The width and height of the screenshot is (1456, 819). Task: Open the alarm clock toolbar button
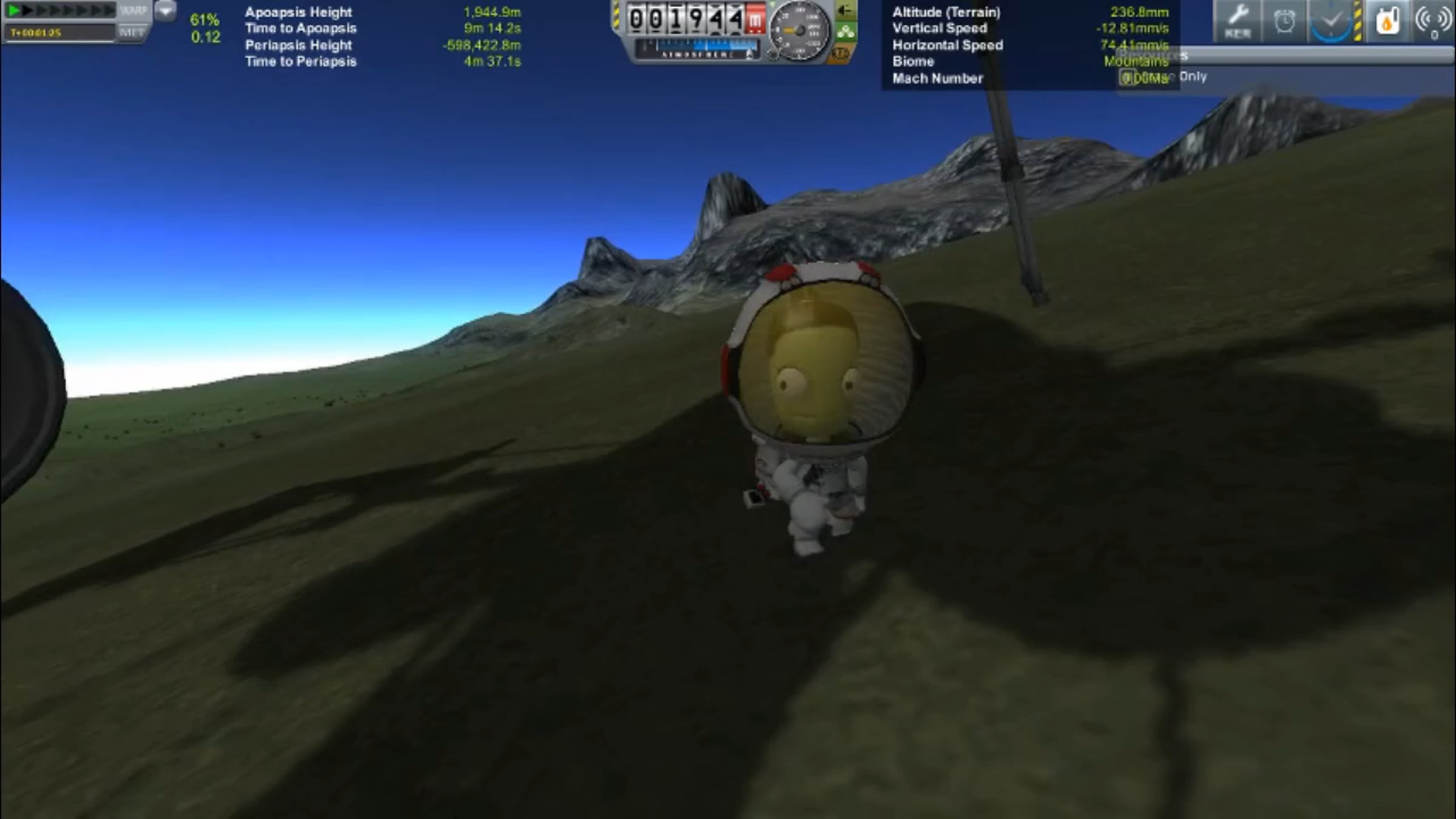(1284, 22)
